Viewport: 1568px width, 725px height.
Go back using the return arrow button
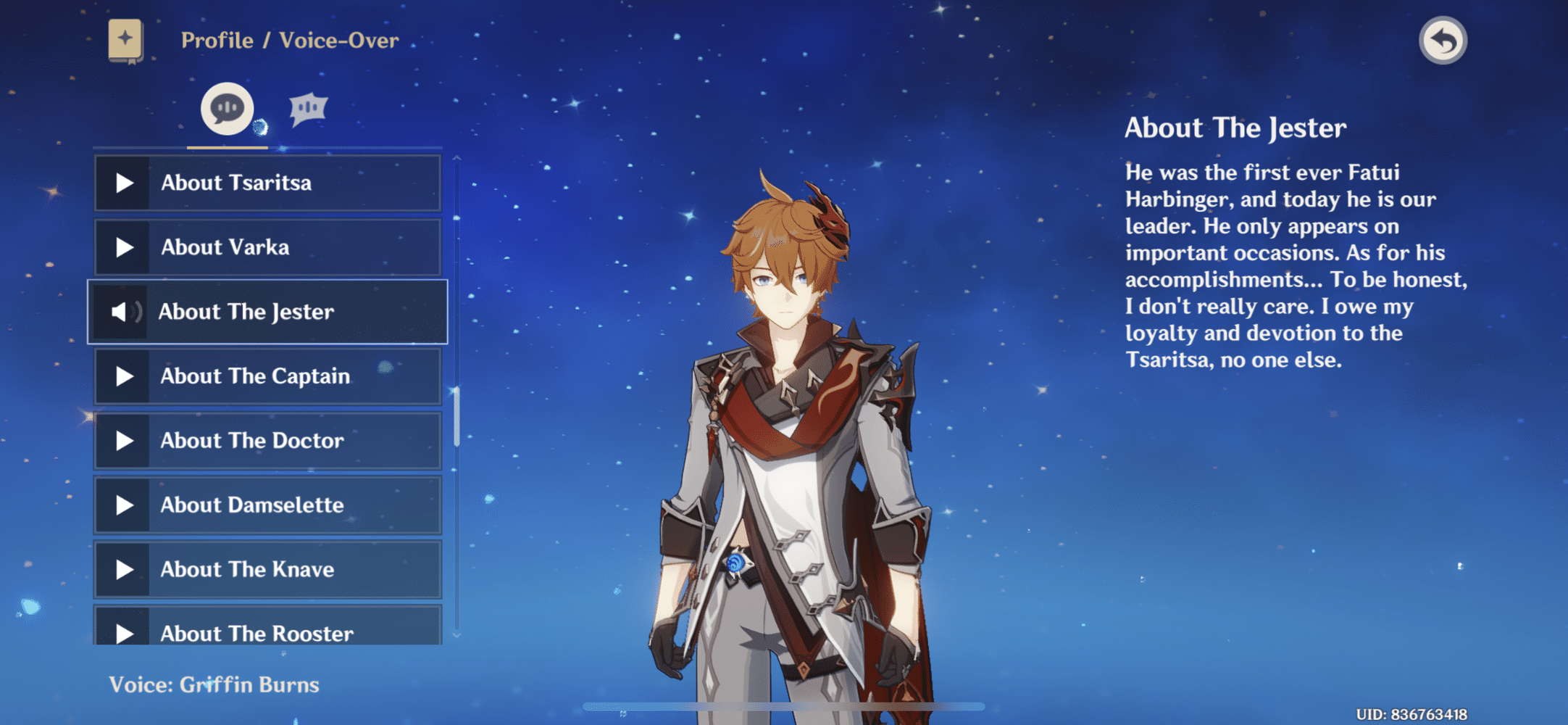pos(1443,41)
